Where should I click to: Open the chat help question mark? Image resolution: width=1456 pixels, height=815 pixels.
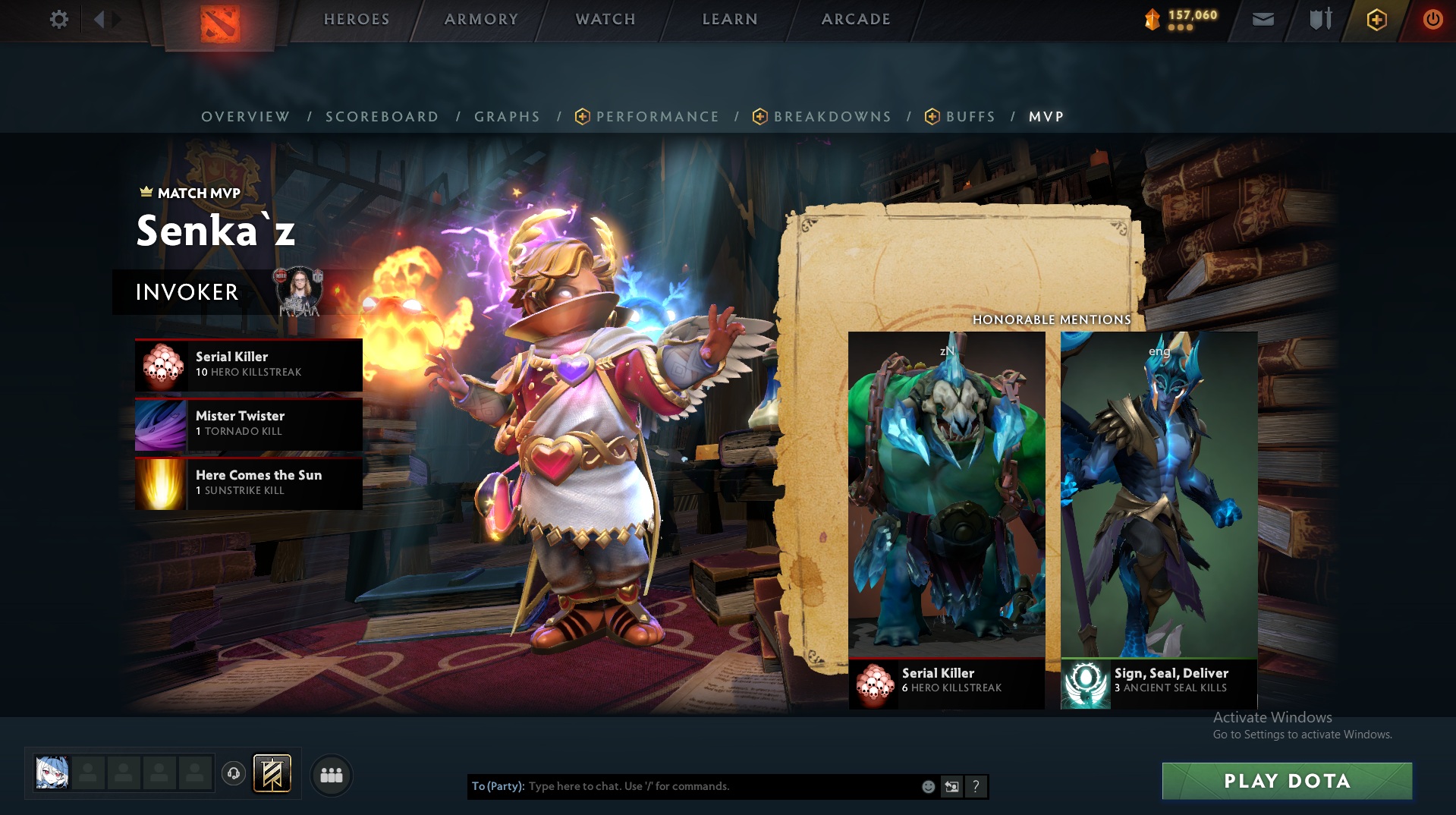976,787
